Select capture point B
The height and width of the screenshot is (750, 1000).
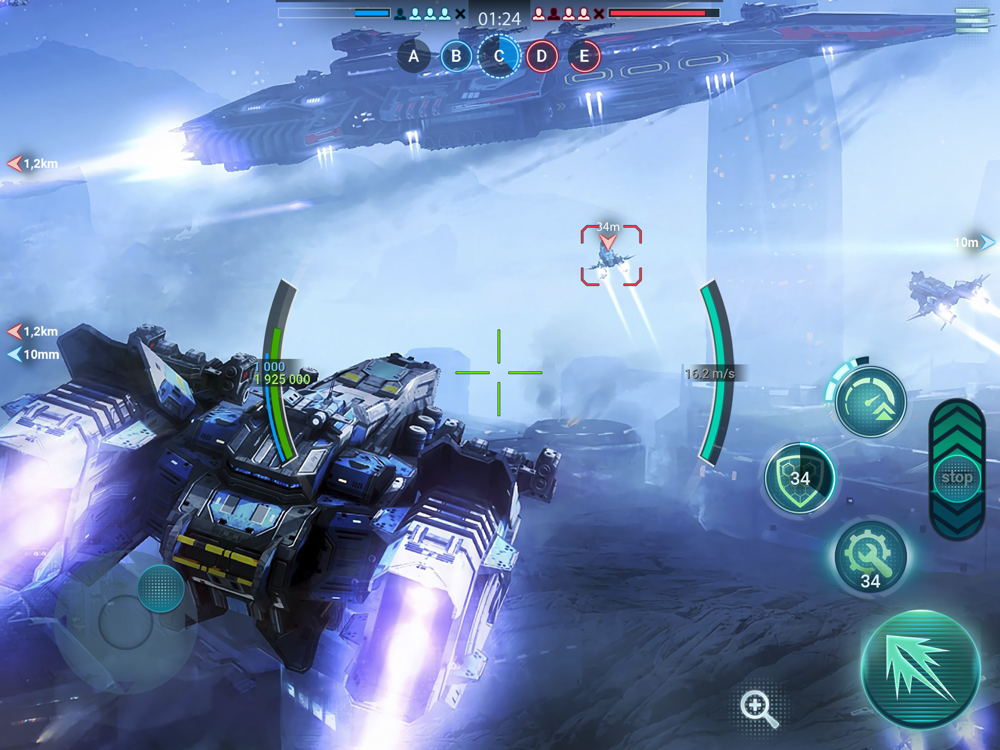[x=456, y=56]
